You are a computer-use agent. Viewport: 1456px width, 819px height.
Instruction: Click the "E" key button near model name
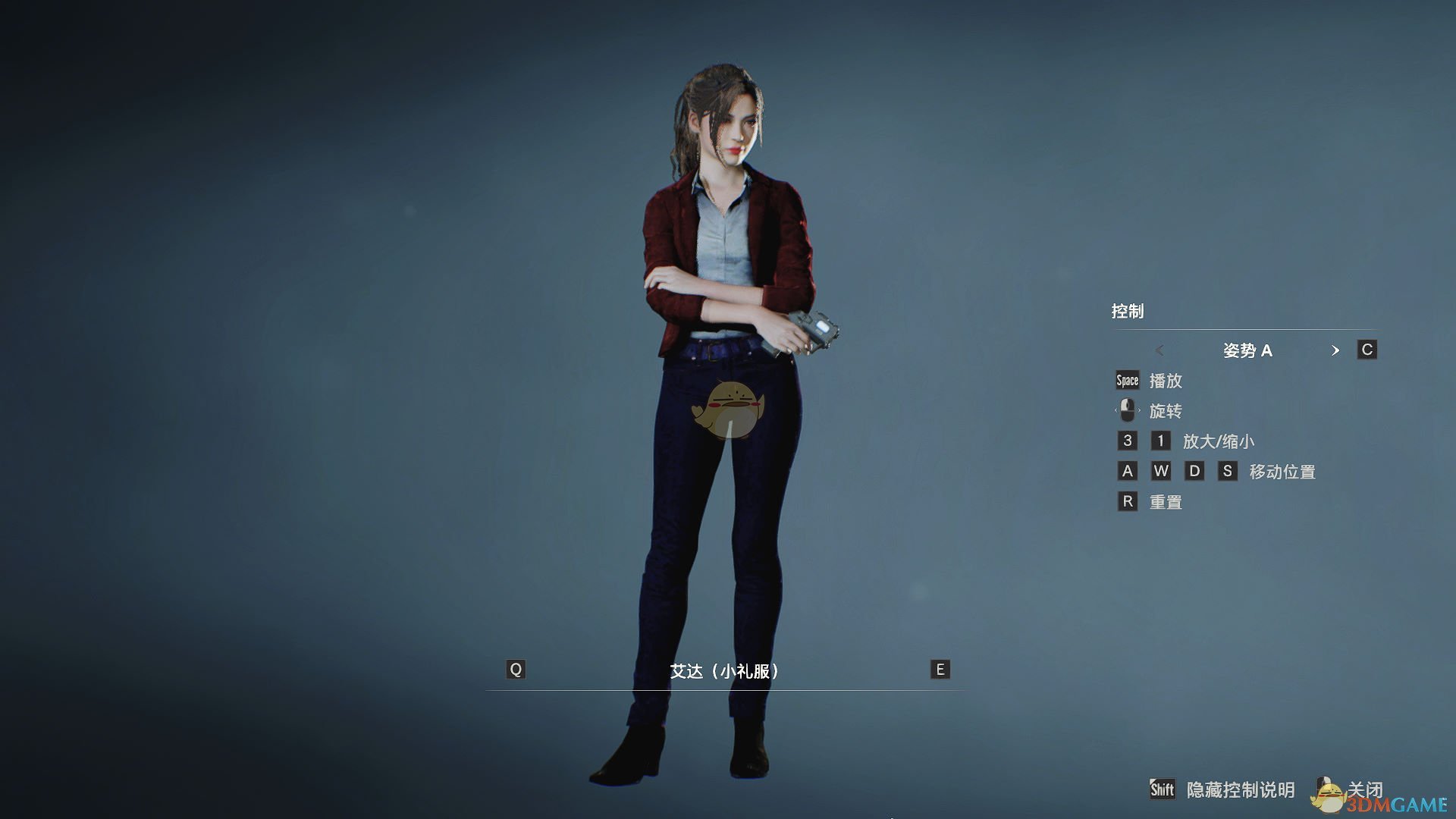939,670
